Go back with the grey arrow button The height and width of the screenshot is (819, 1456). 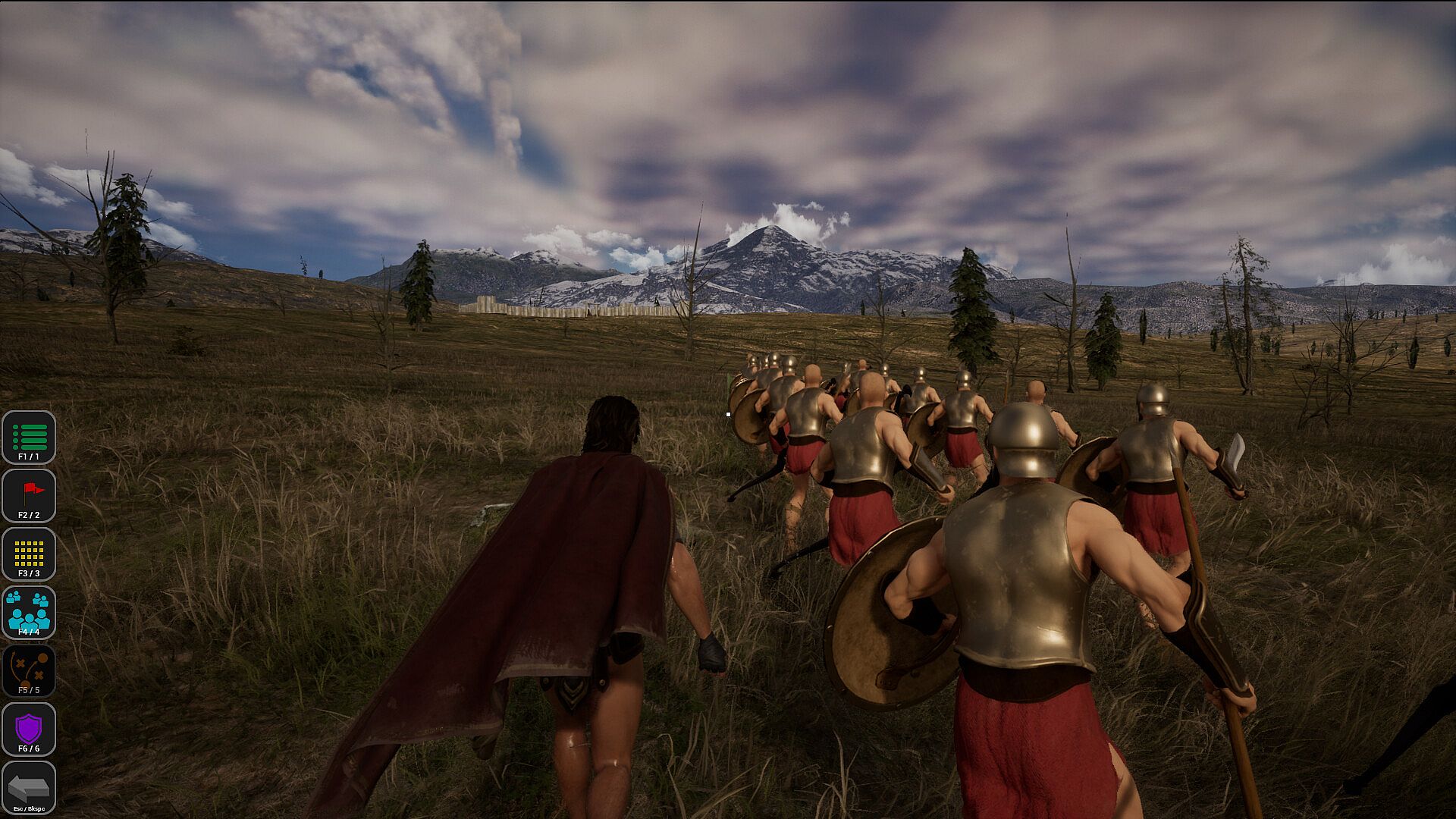29,788
